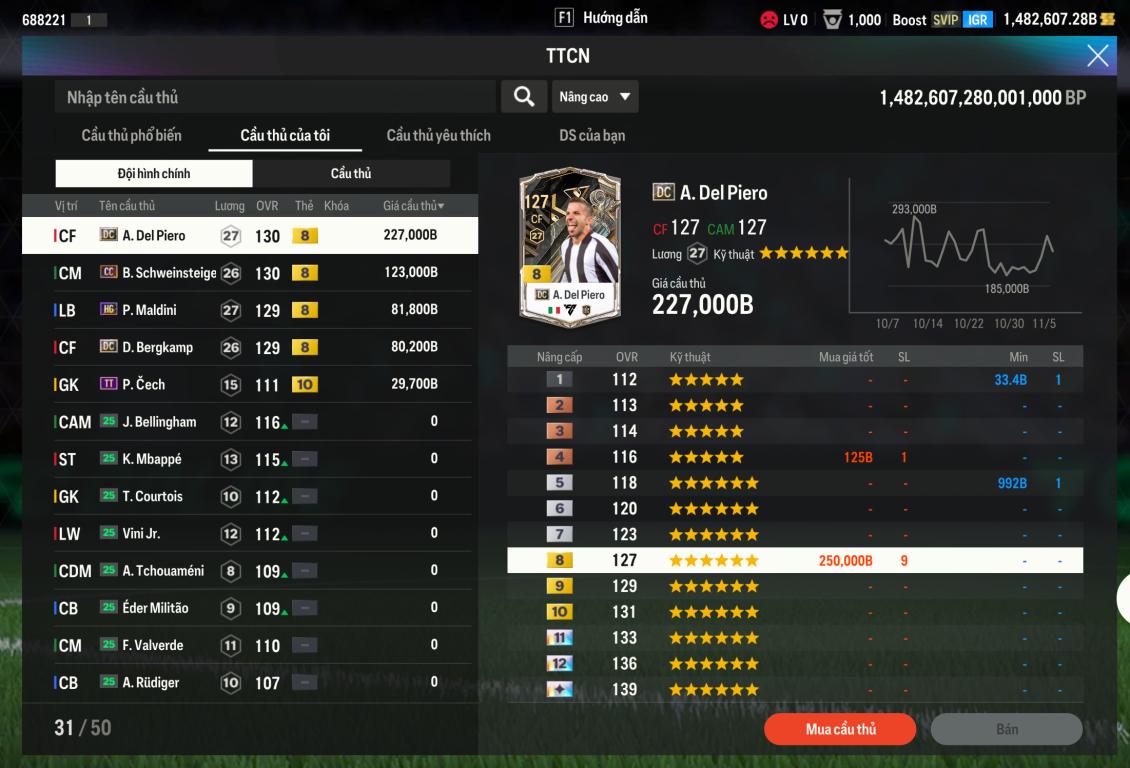Select B. Schweinsteiger in the player list
Image resolution: width=1130 pixels, height=768 pixels.
click(x=250, y=273)
